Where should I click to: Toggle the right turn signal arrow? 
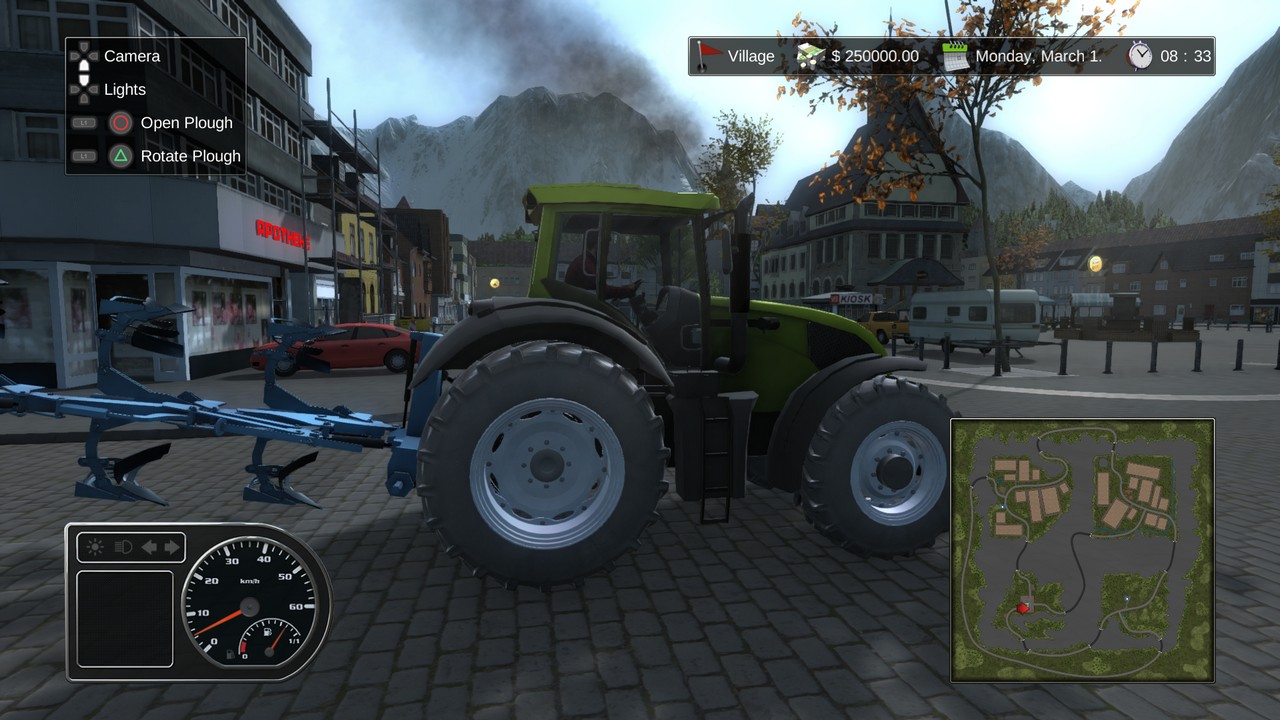tap(172, 547)
